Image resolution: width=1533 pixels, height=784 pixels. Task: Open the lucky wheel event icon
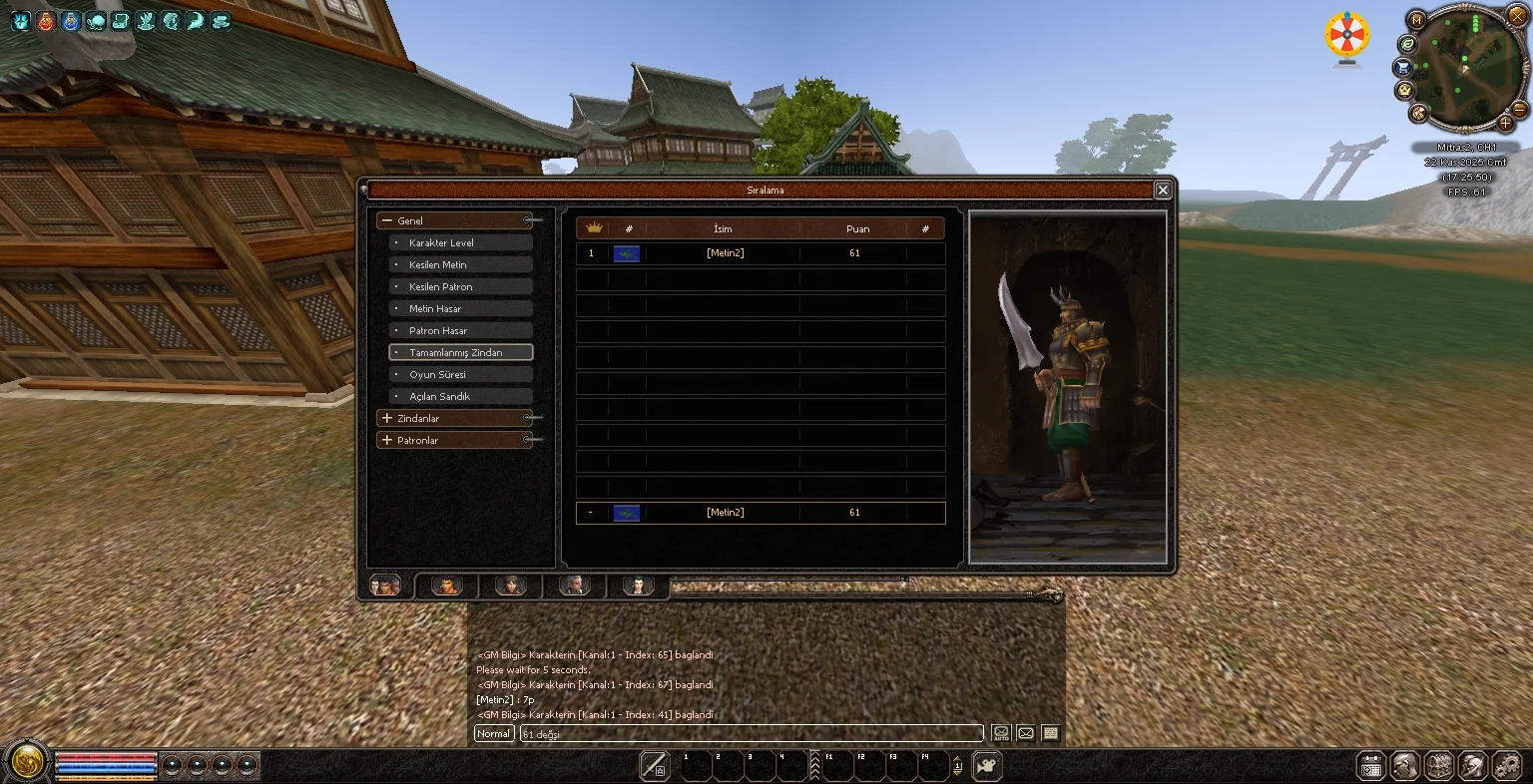pos(1347,37)
